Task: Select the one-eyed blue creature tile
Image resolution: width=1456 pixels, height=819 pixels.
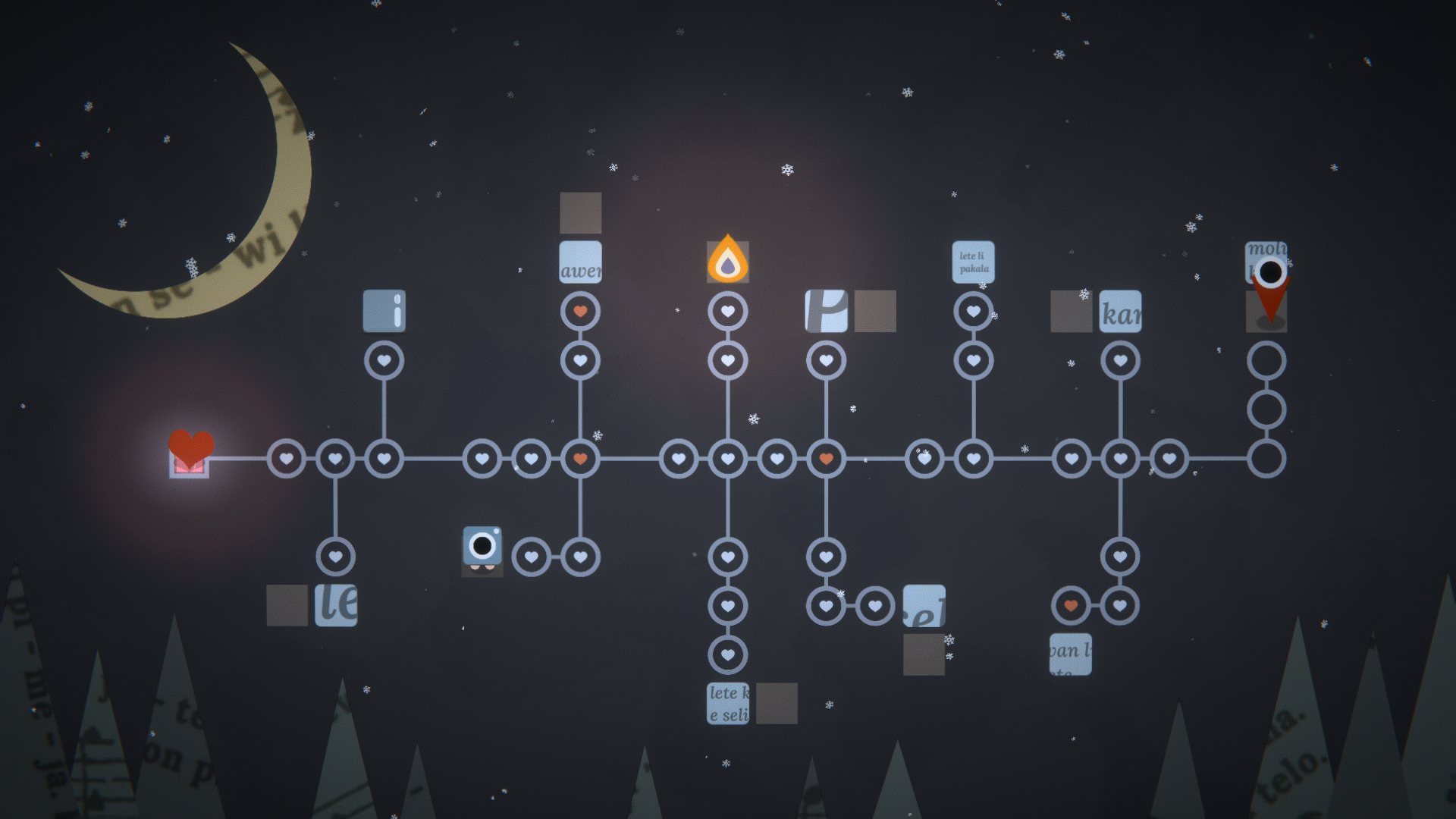Action: click(x=482, y=549)
